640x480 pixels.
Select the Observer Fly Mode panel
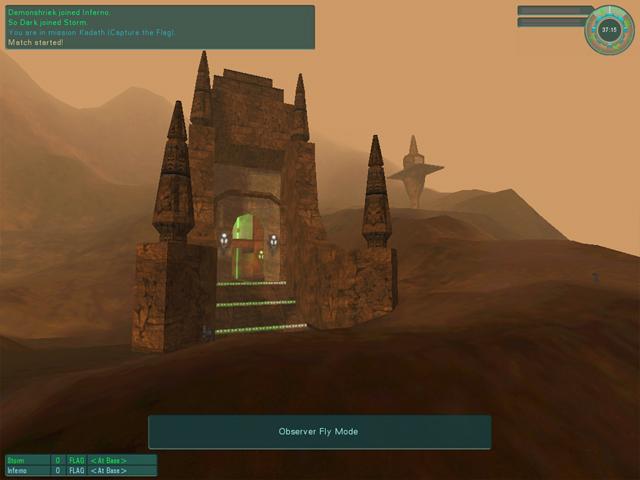tap(319, 432)
